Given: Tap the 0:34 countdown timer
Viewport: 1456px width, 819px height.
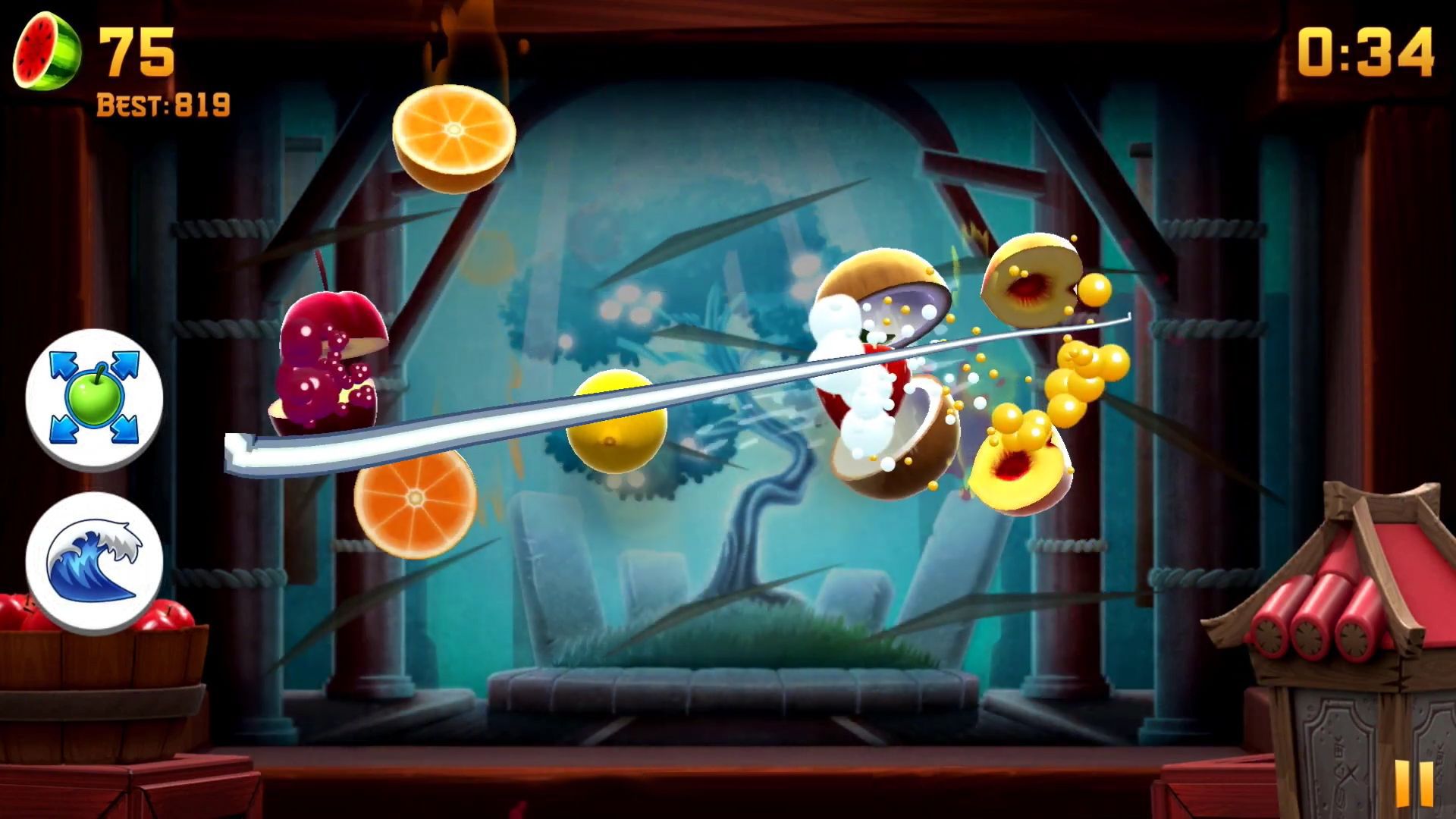Looking at the screenshot, I should click(x=1365, y=49).
